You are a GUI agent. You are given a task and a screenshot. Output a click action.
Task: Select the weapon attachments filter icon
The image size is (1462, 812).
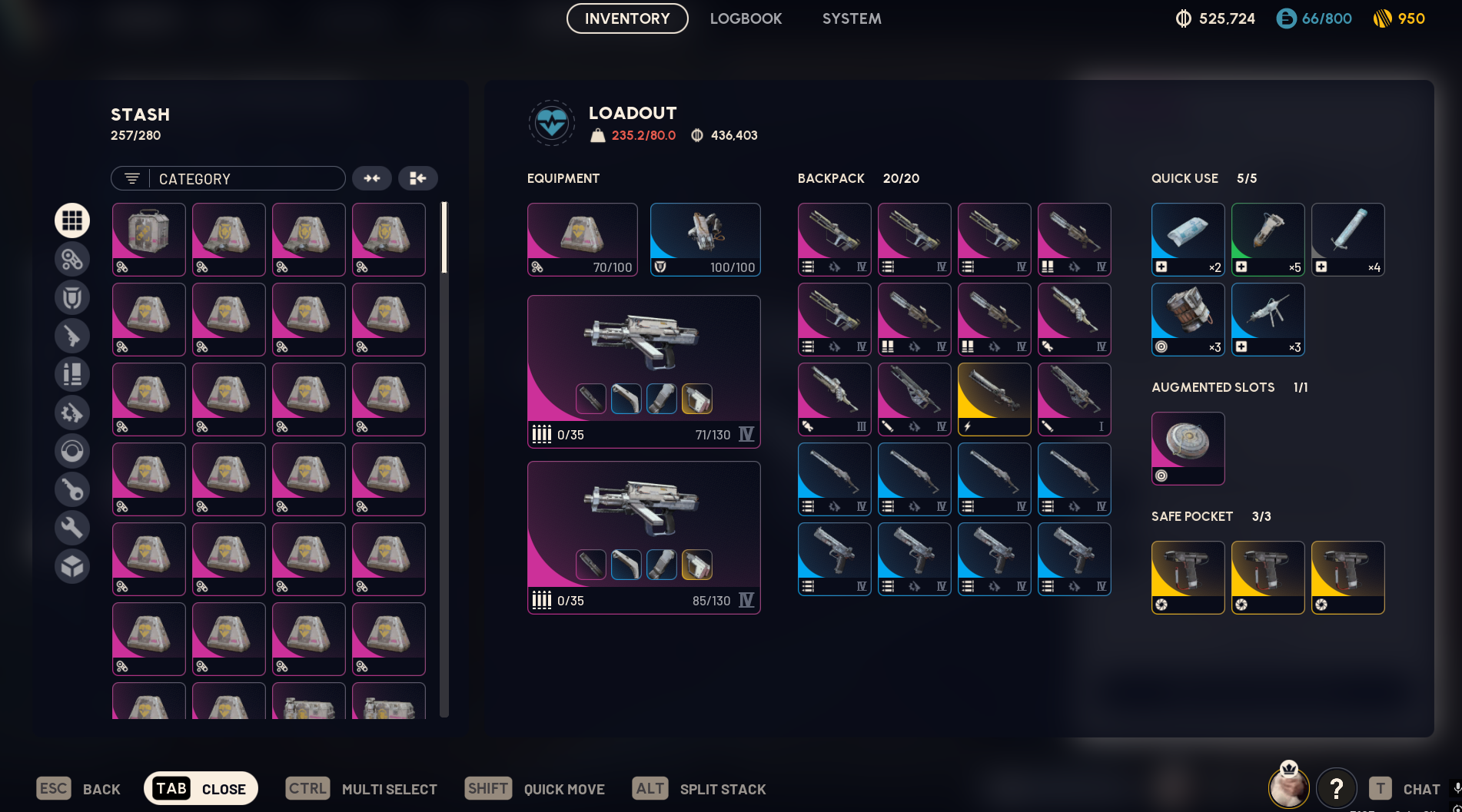[x=72, y=413]
